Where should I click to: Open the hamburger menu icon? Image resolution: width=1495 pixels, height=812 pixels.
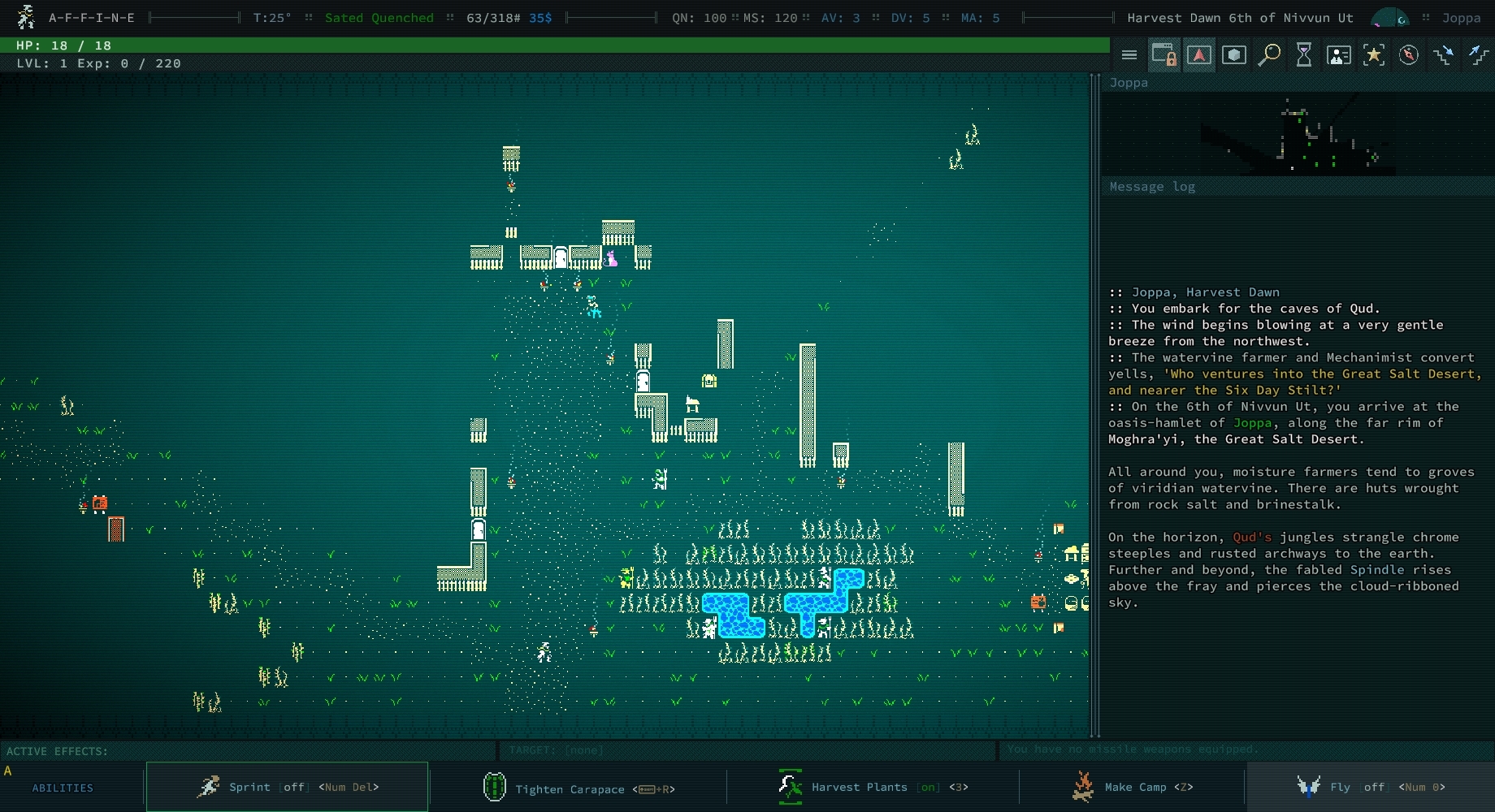(1129, 54)
